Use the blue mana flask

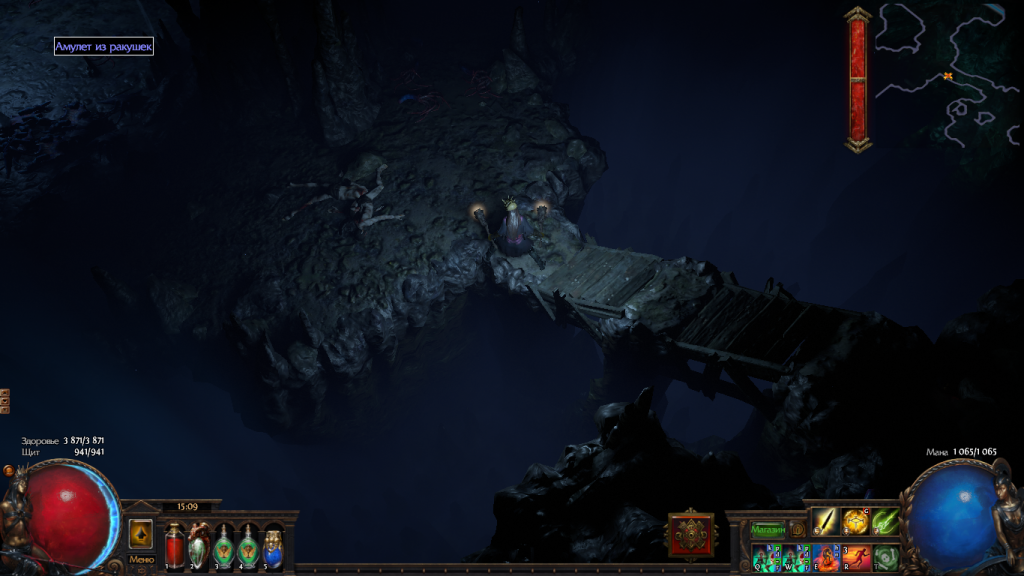coord(273,545)
